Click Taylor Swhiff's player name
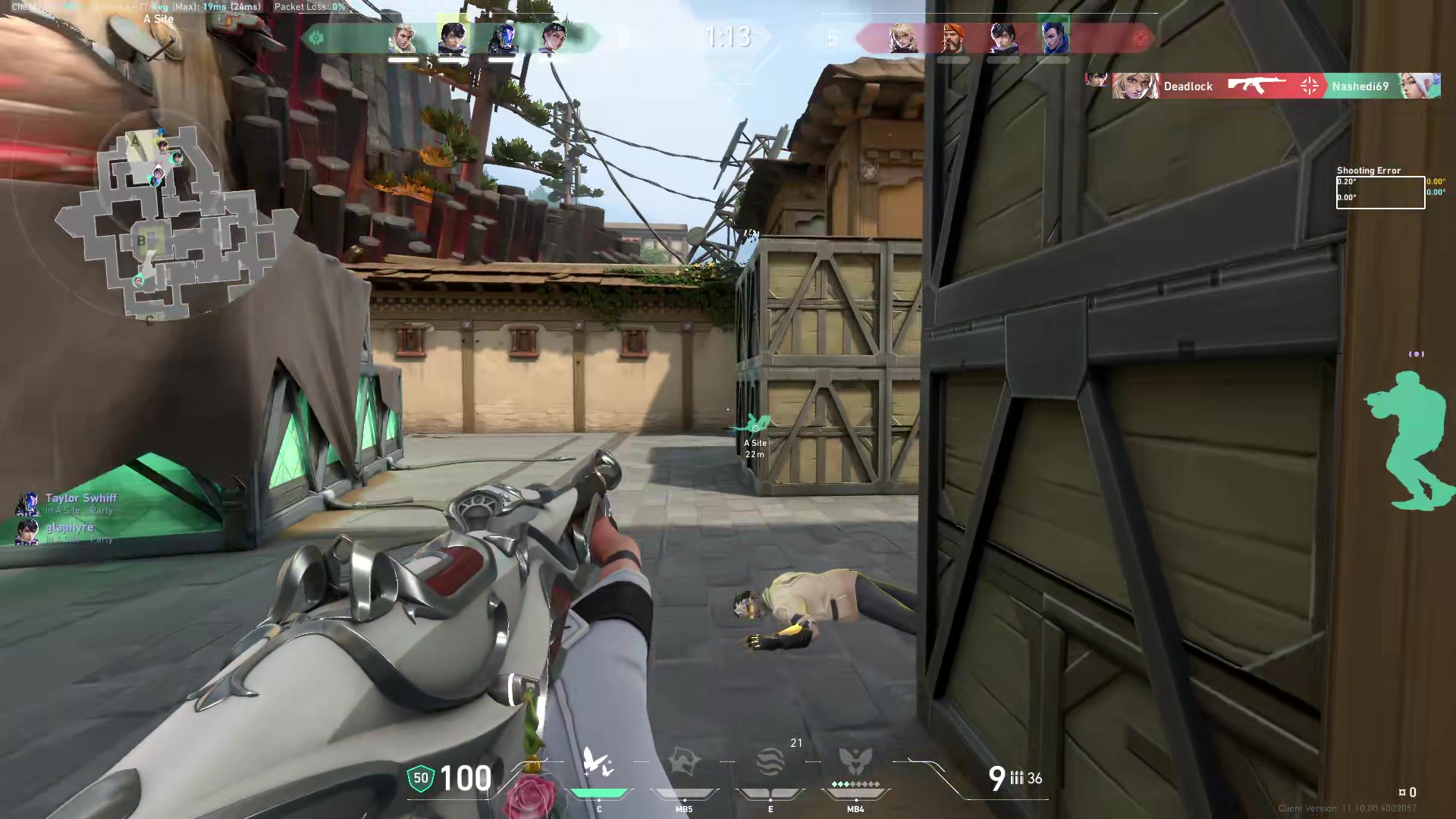The height and width of the screenshot is (819, 1456). 80,498
